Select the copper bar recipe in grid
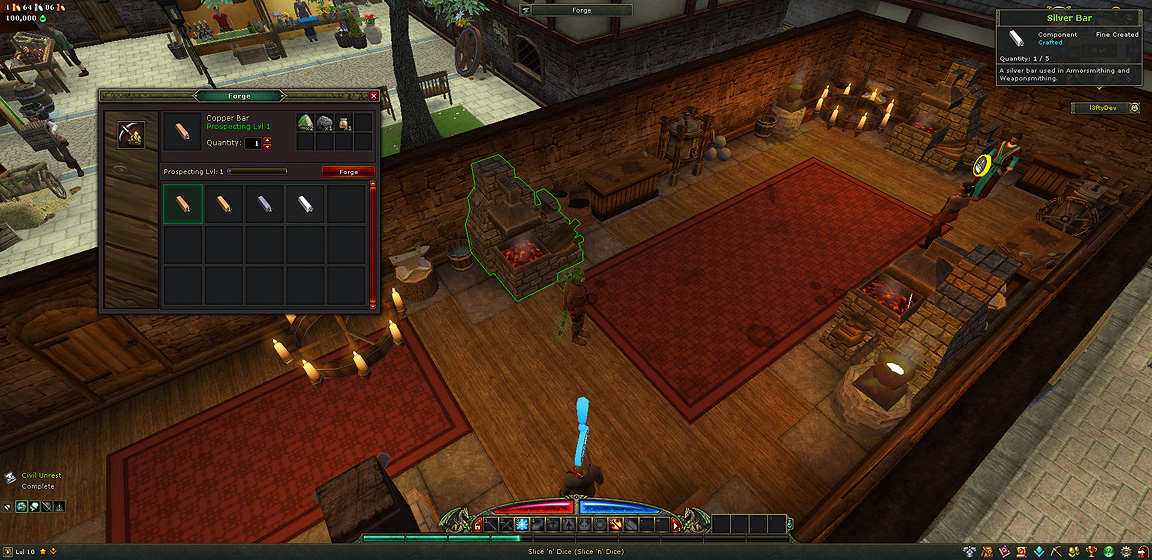Image resolution: width=1152 pixels, height=560 pixels. 183,204
